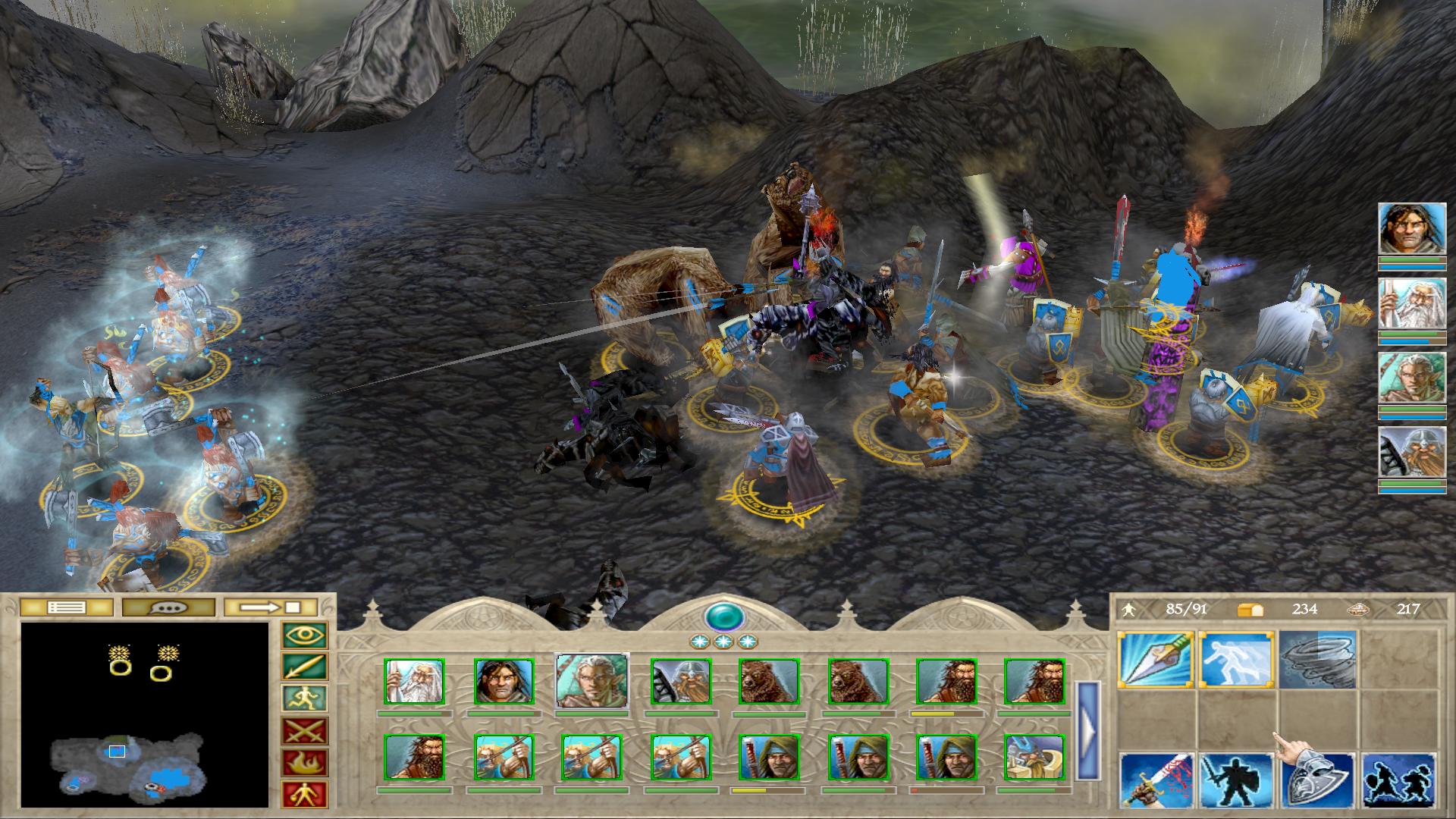Click the arrow-to-square button above minimap
This screenshot has height=819, width=1456.
(271, 607)
